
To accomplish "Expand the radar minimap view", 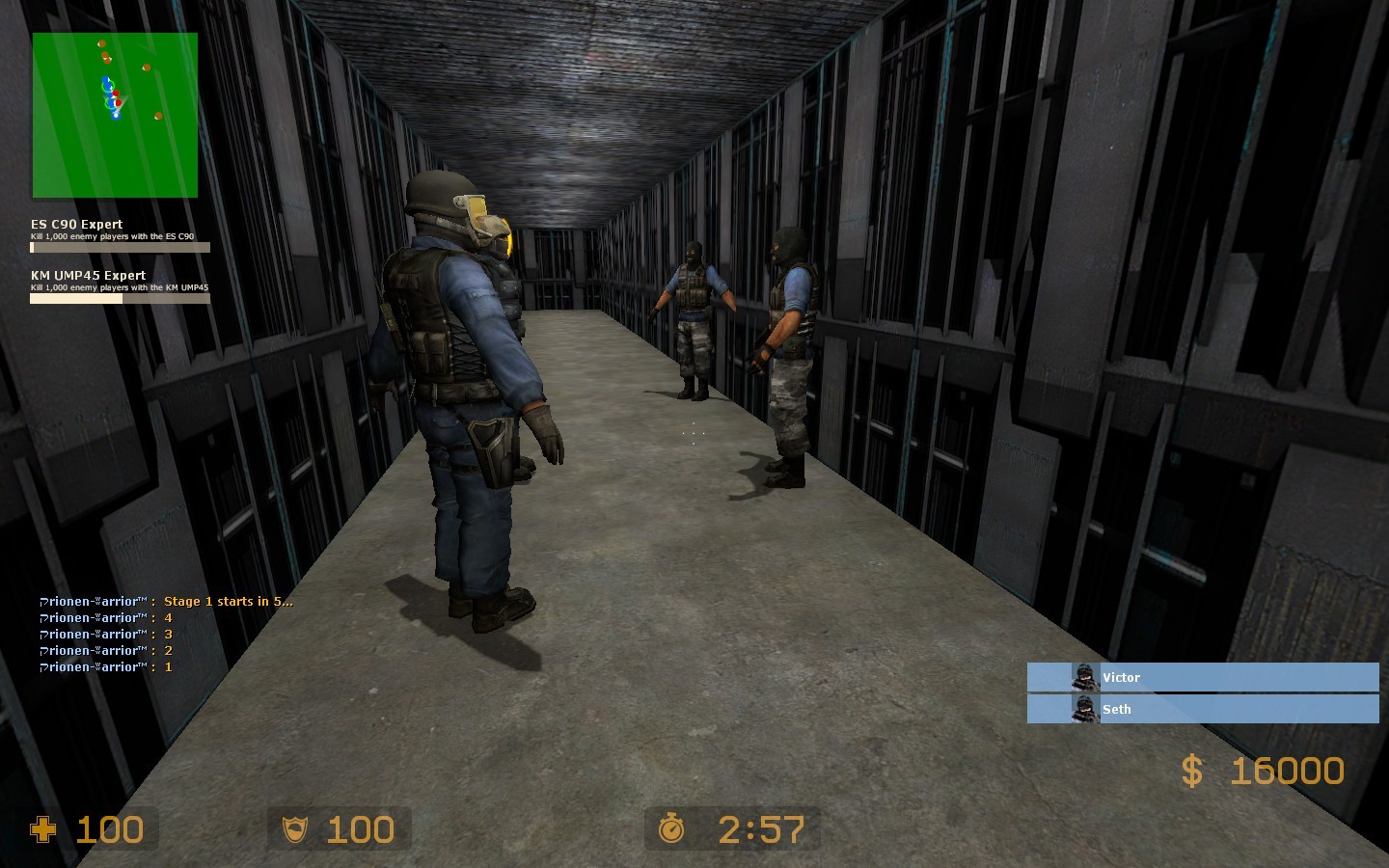I will [x=115, y=113].
